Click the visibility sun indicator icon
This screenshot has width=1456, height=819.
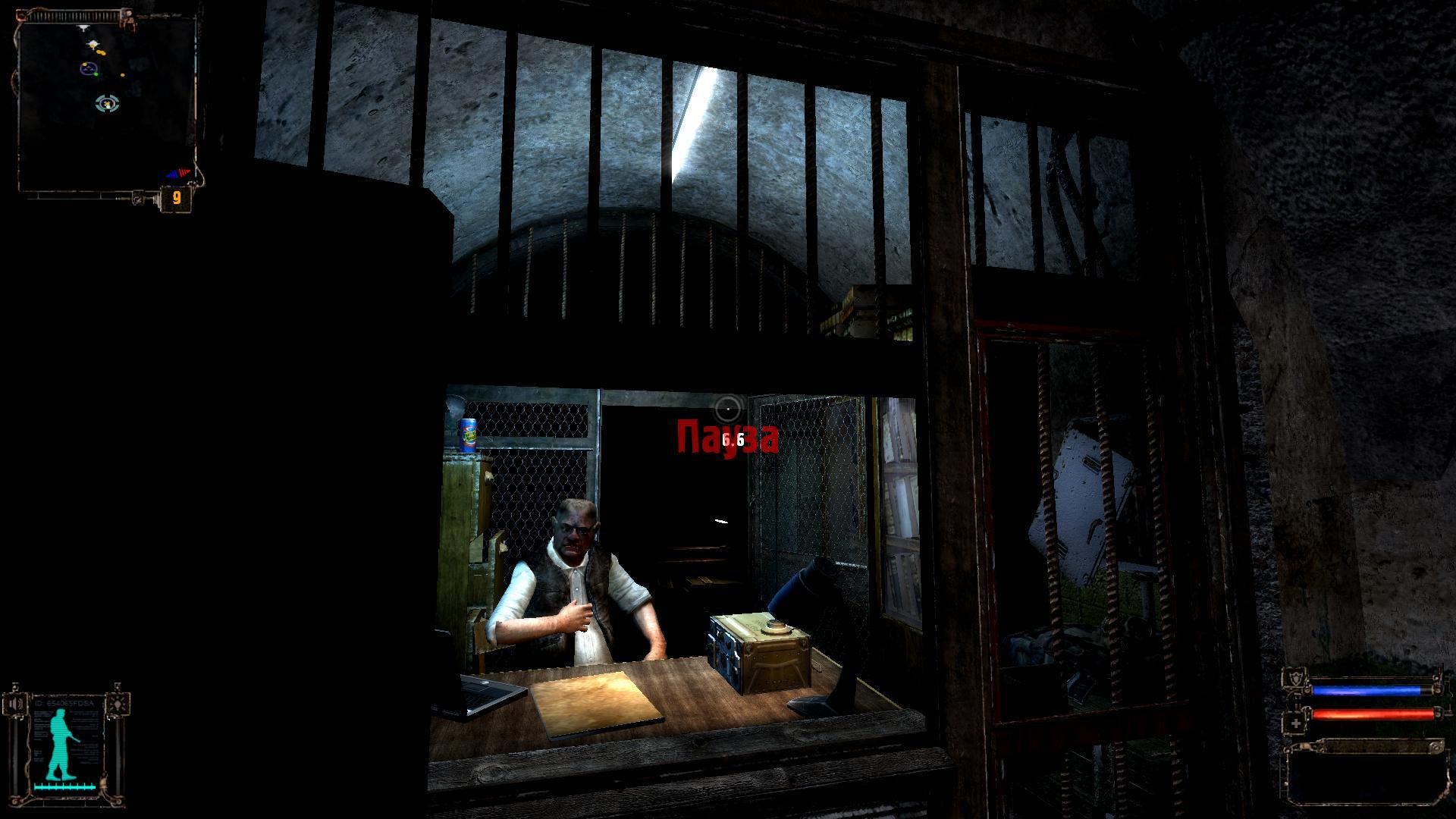point(118,704)
